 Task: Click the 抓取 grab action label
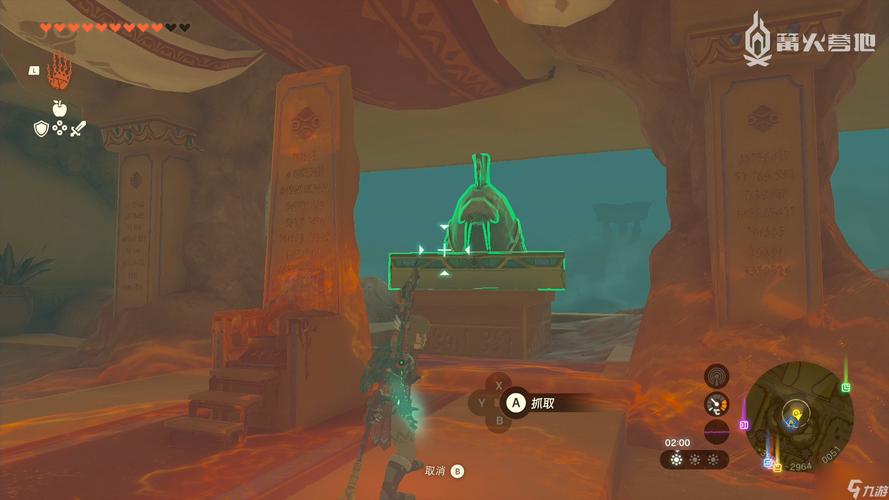tap(543, 403)
